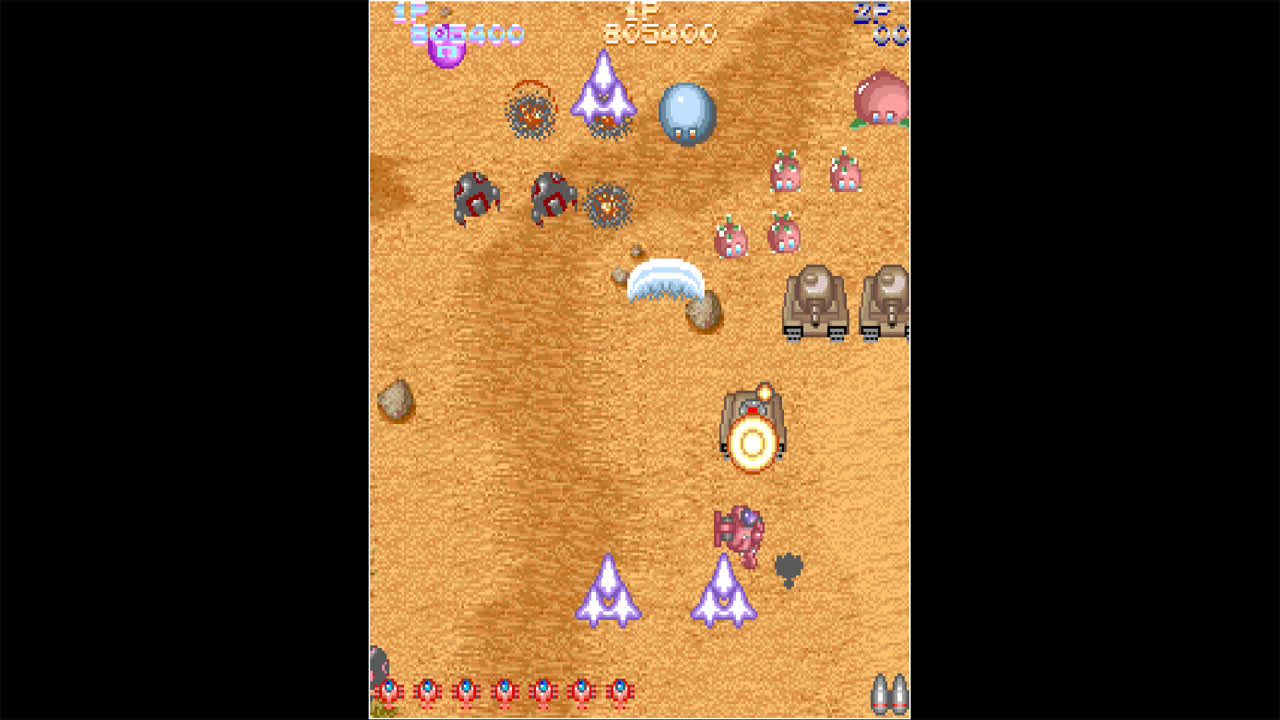Click the right player ship near the bottom
Image resolution: width=1280 pixels, height=720 pixels.
tap(723, 592)
